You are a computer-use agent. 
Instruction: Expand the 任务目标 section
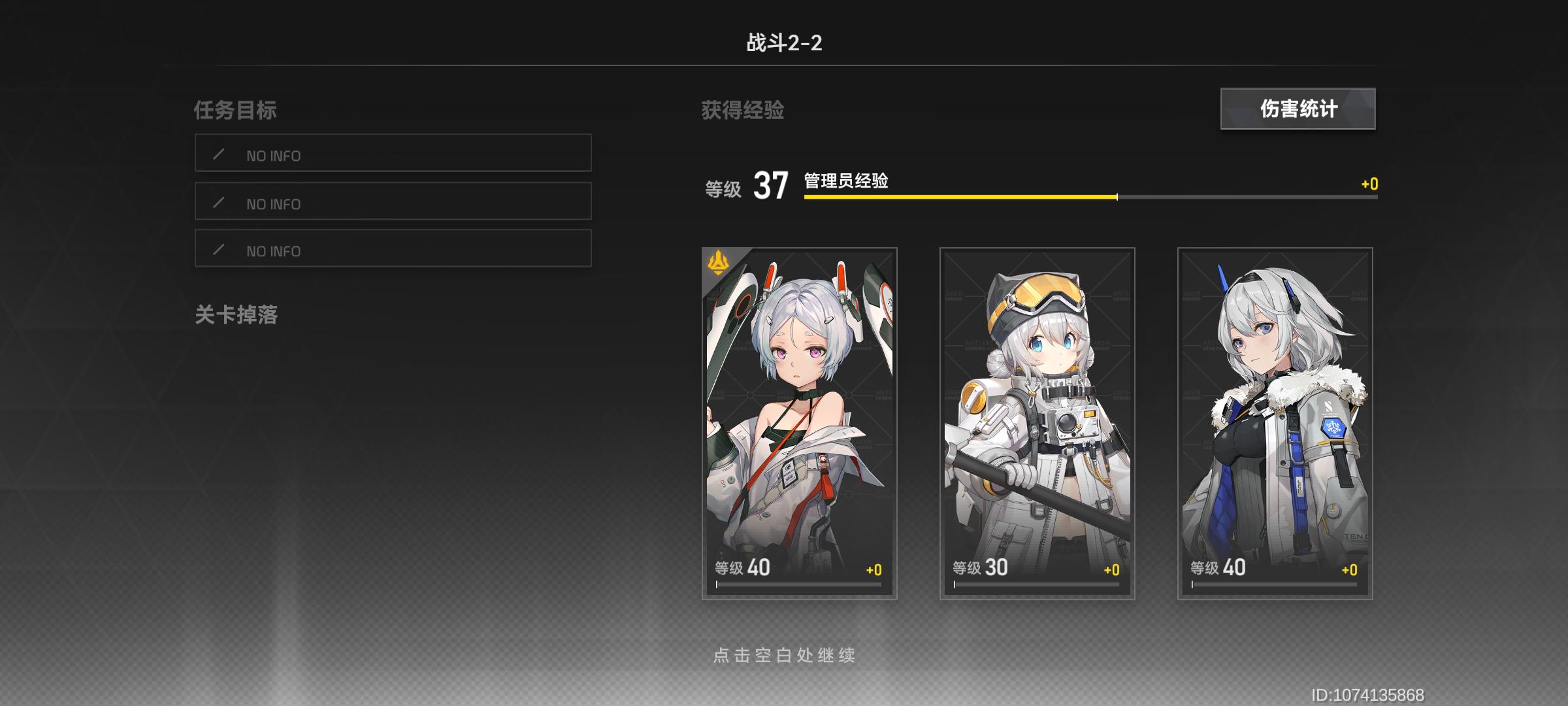(237, 109)
